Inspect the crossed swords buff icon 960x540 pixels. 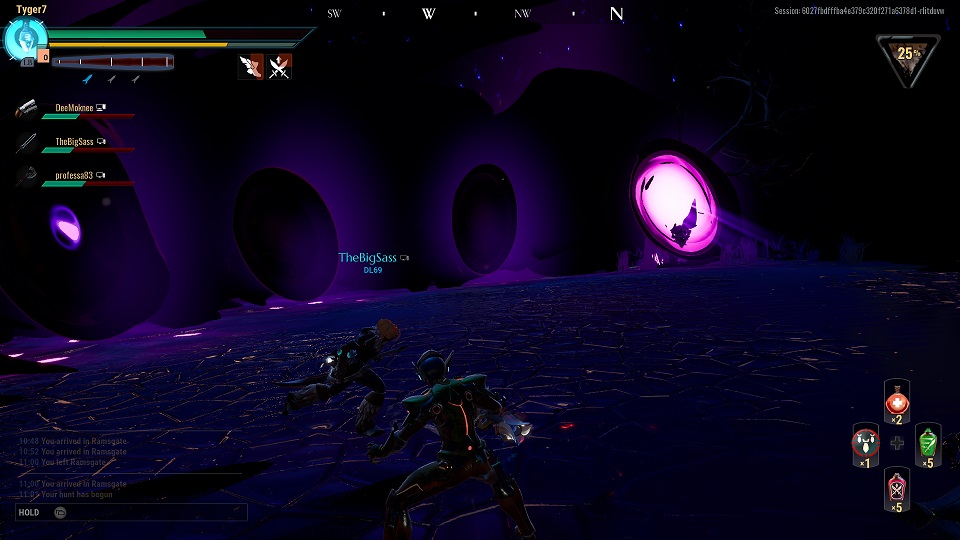pyautogui.click(x=280, y=67)
